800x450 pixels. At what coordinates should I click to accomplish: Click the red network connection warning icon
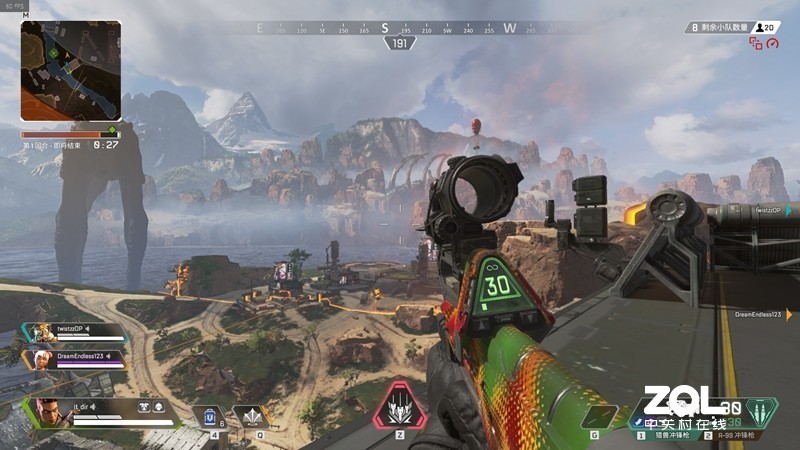pyautogui.click(x=755, y=44)
